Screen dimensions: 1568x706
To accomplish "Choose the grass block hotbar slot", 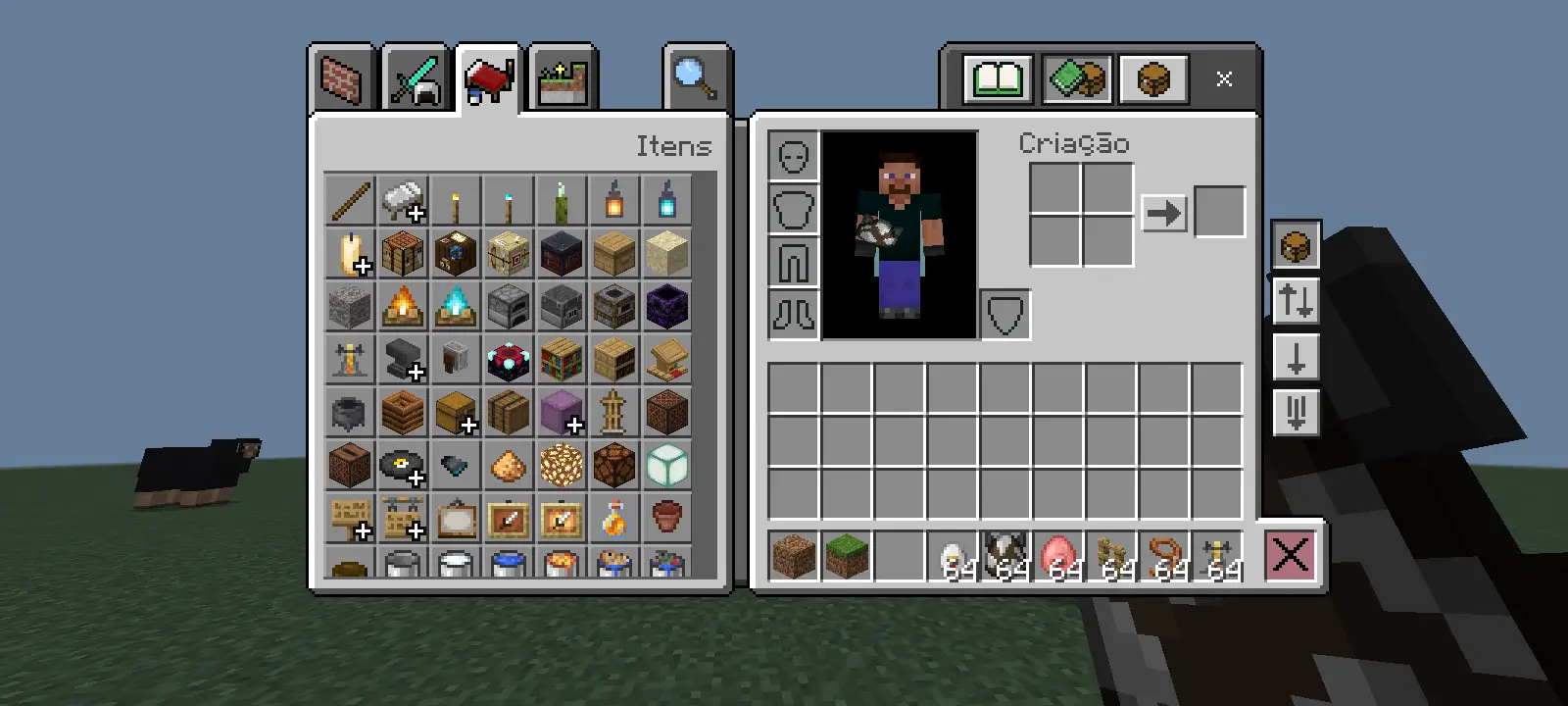I will (846, 556).
